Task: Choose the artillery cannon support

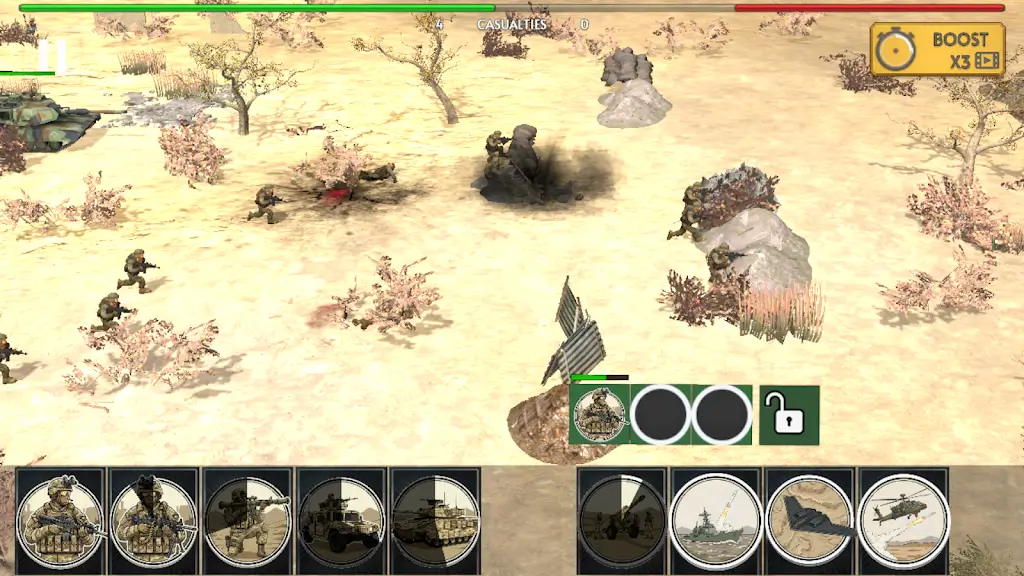Action: (x=621, y=520)
